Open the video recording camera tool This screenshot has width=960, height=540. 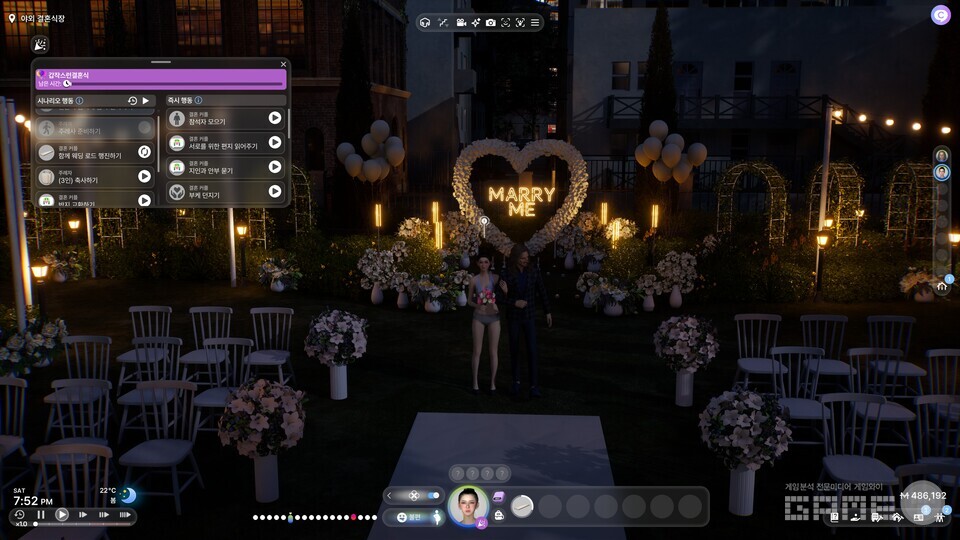(x=460, y=22)
